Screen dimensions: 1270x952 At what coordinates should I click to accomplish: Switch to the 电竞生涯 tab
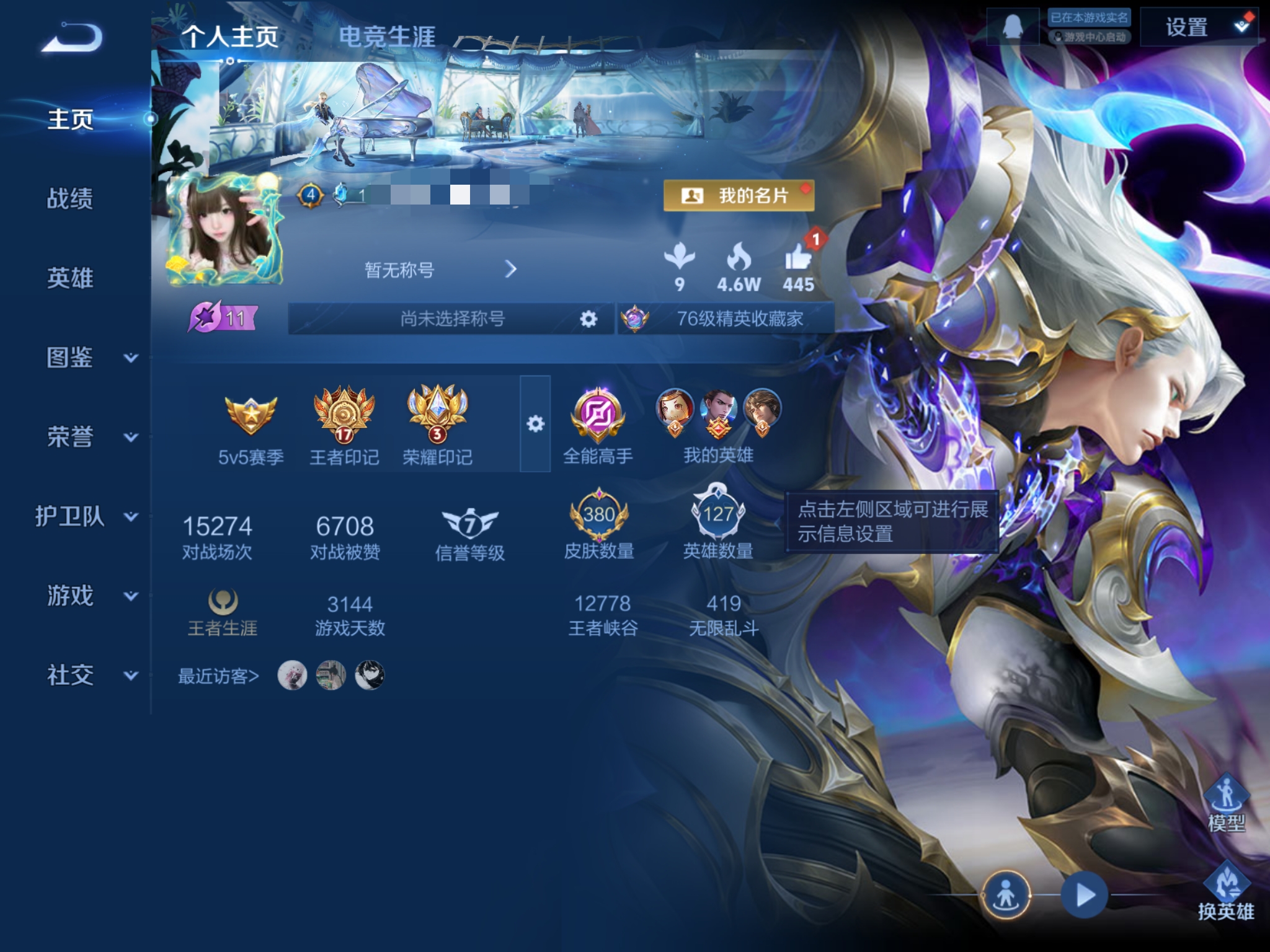387,37
